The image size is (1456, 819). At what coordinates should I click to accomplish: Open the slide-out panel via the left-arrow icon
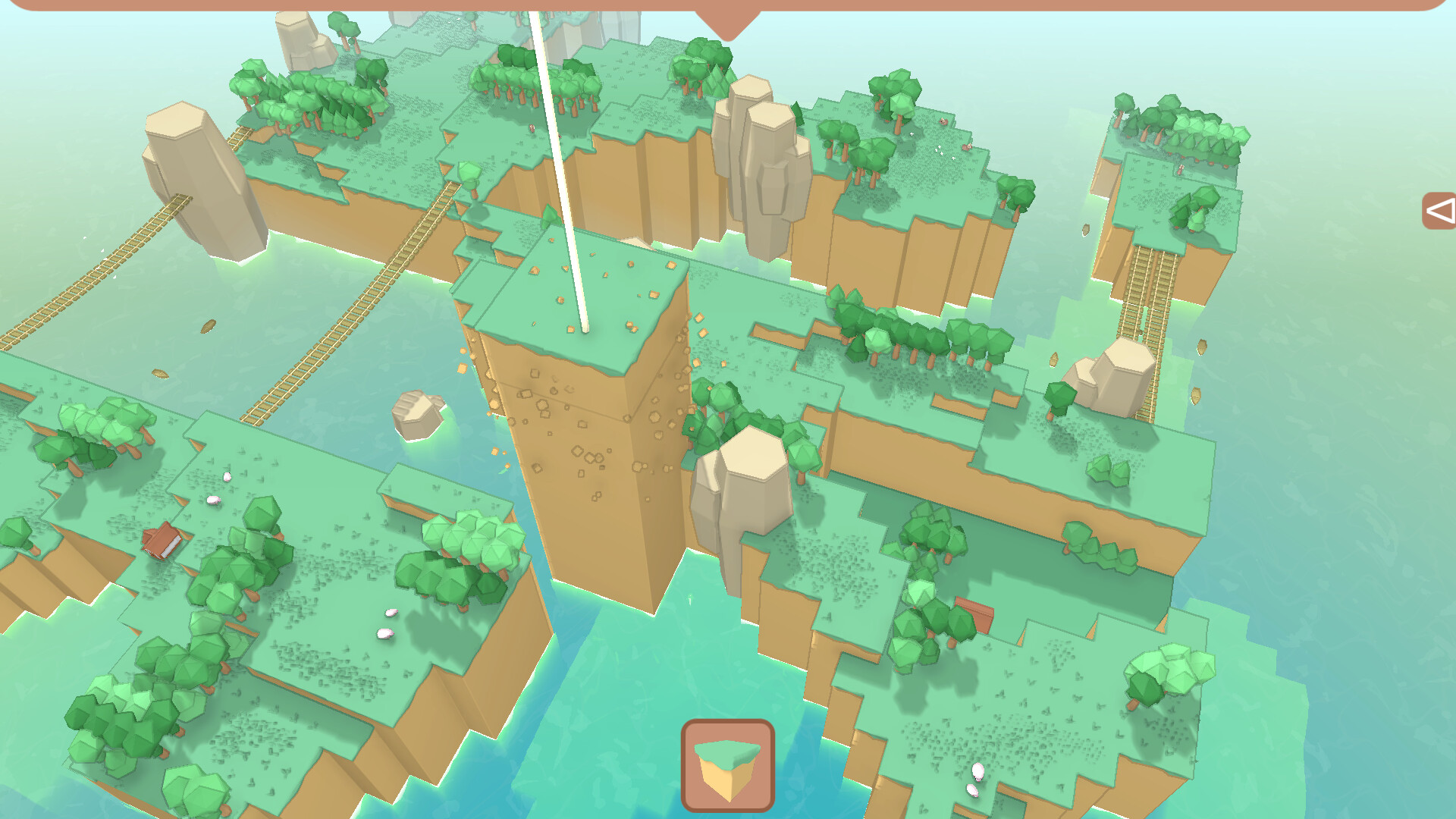pyautogui.click(x=1439, y=210)
